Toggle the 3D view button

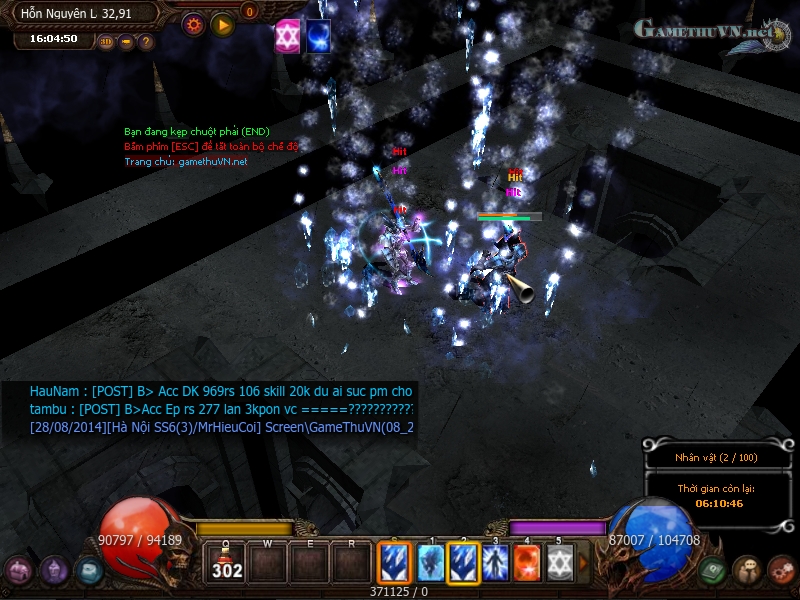click(106, 42)
